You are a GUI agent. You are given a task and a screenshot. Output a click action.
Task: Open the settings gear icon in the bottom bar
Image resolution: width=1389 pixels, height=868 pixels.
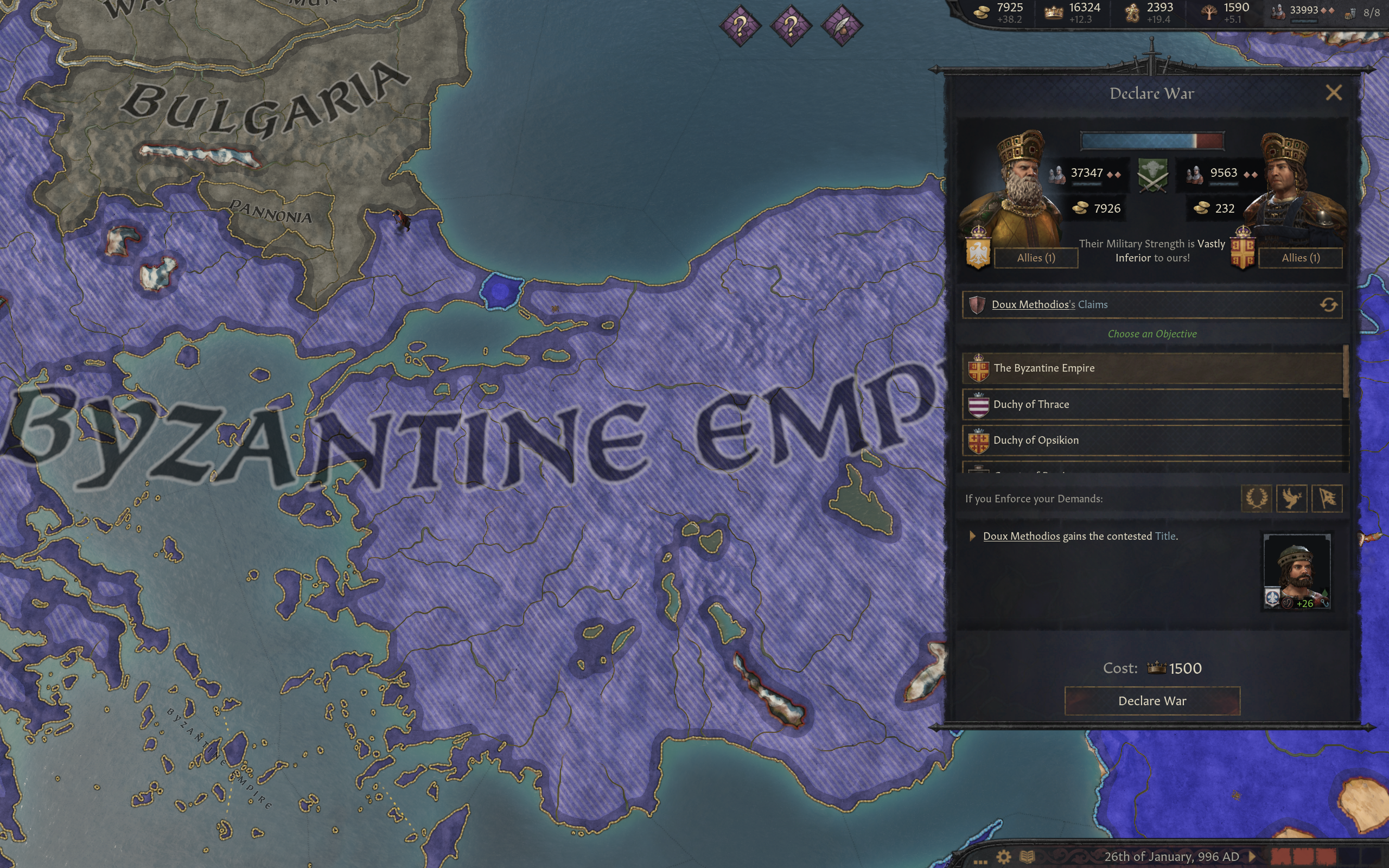[1004, 858]
